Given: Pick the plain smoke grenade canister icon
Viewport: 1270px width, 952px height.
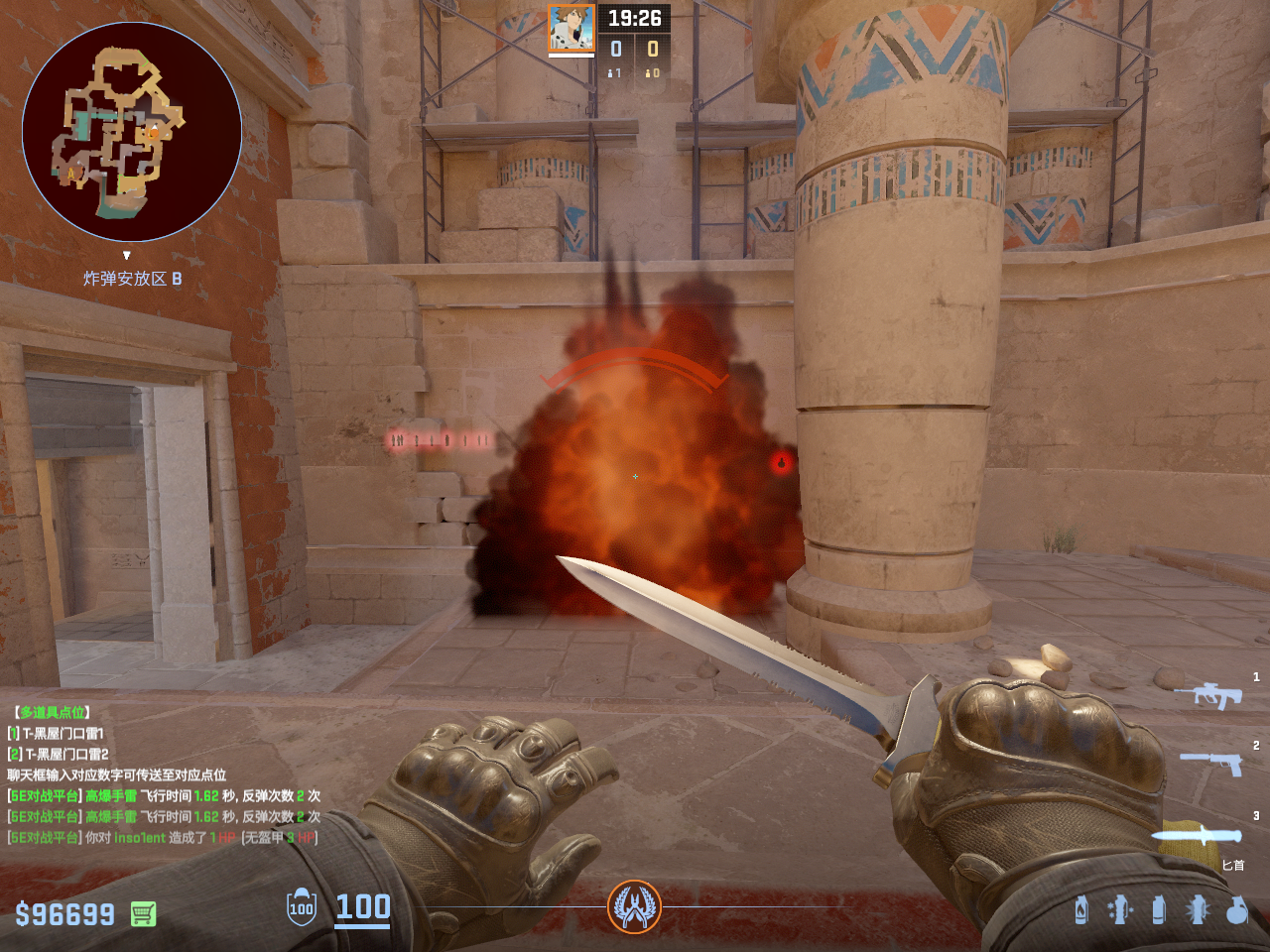Looking at the screenshot, I should pos(1158,909).
